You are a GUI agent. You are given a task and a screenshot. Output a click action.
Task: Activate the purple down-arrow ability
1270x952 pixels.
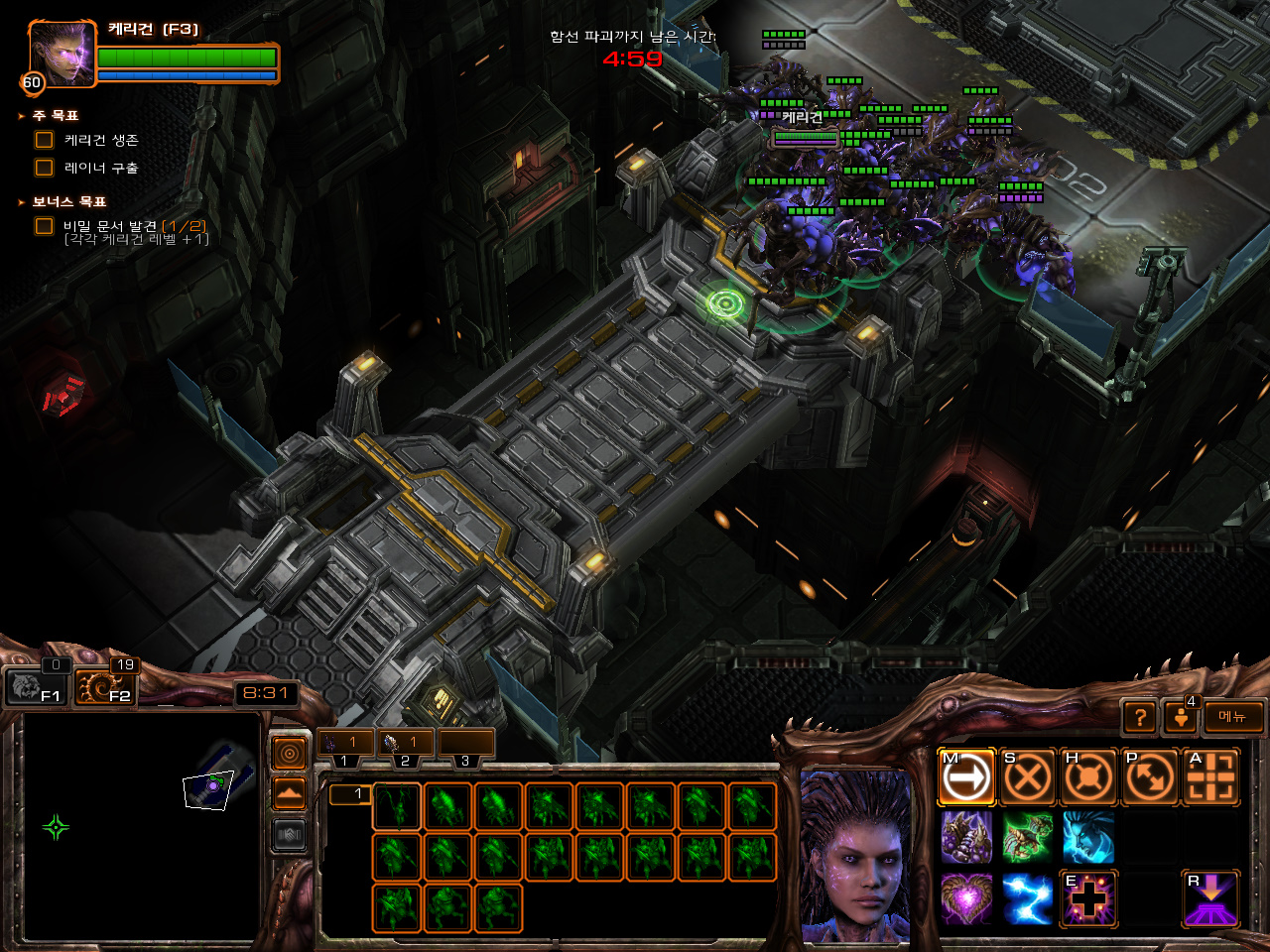[1211, 898]
